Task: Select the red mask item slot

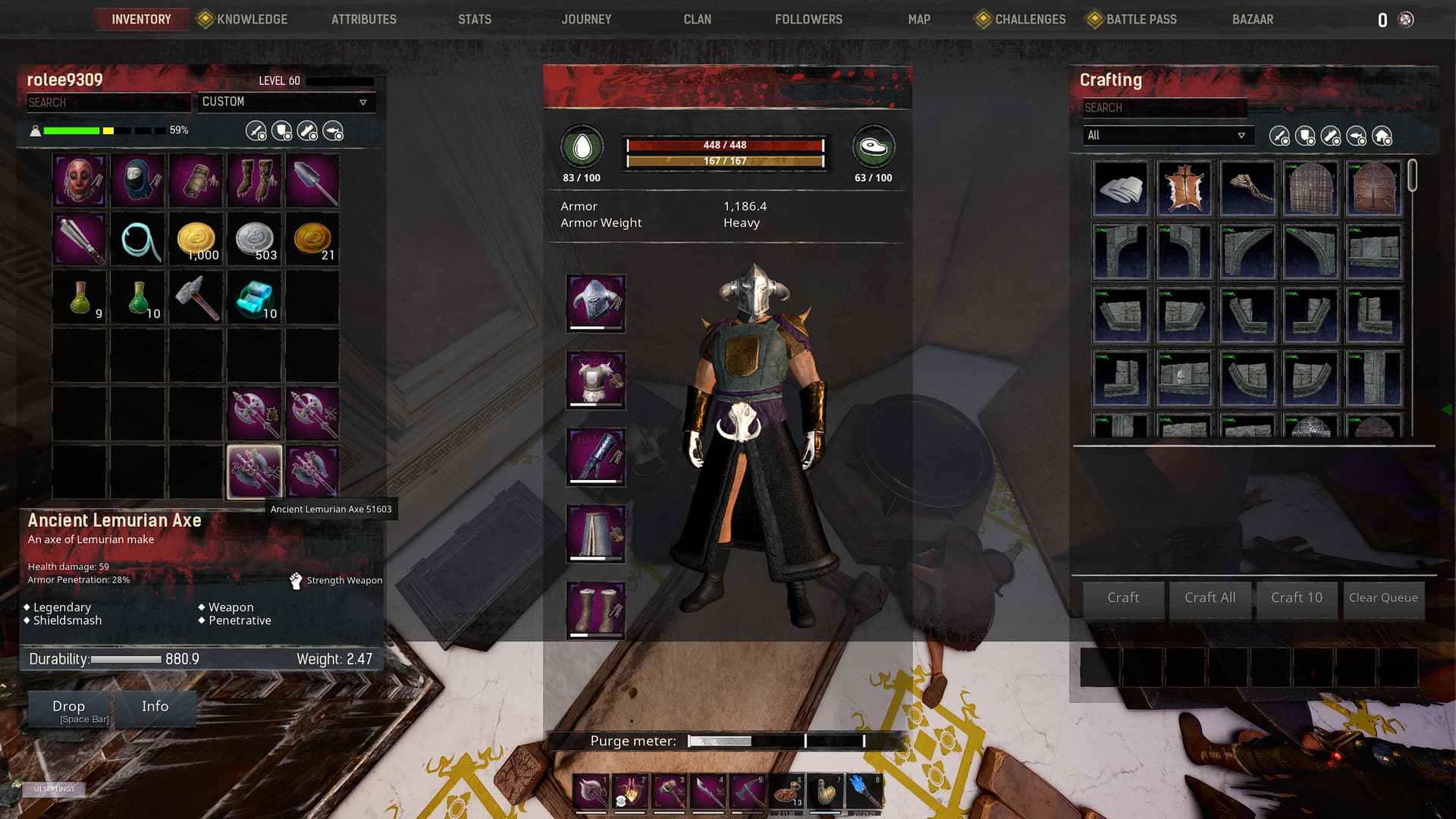Action: [x=80, y=180]
